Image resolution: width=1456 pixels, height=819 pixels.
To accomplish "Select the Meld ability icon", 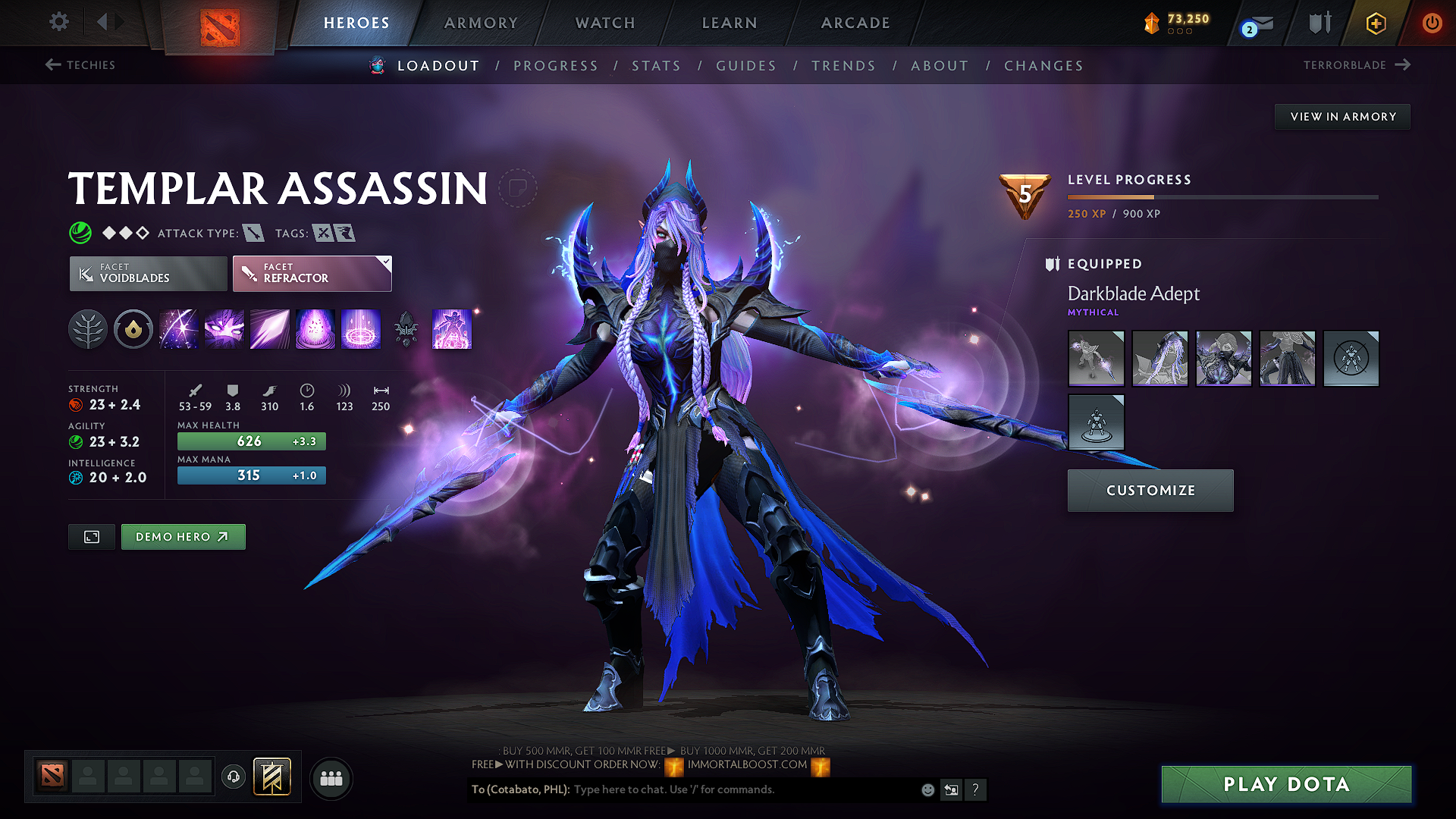I will point(224,329).
